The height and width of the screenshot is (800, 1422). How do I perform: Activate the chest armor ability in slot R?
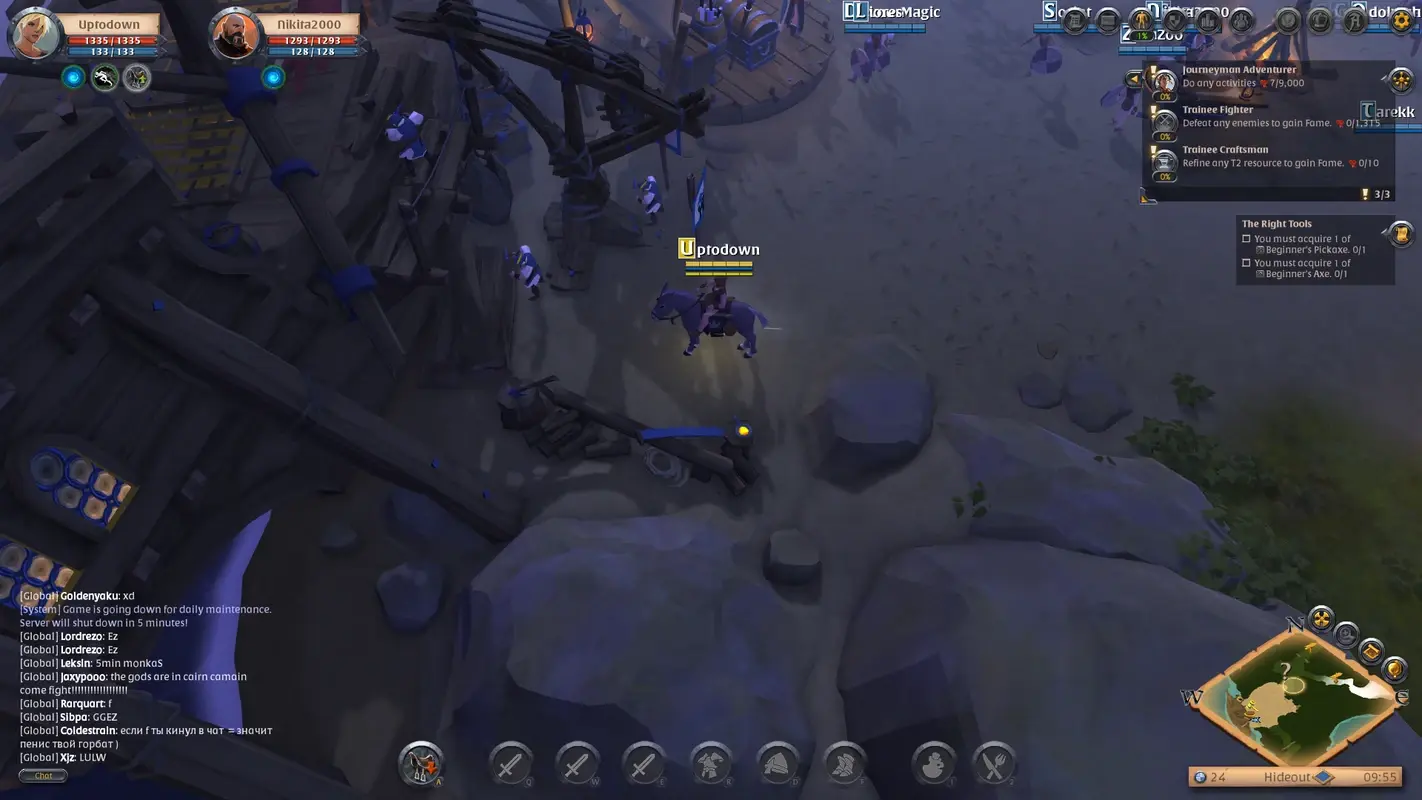tap(711, 764)
